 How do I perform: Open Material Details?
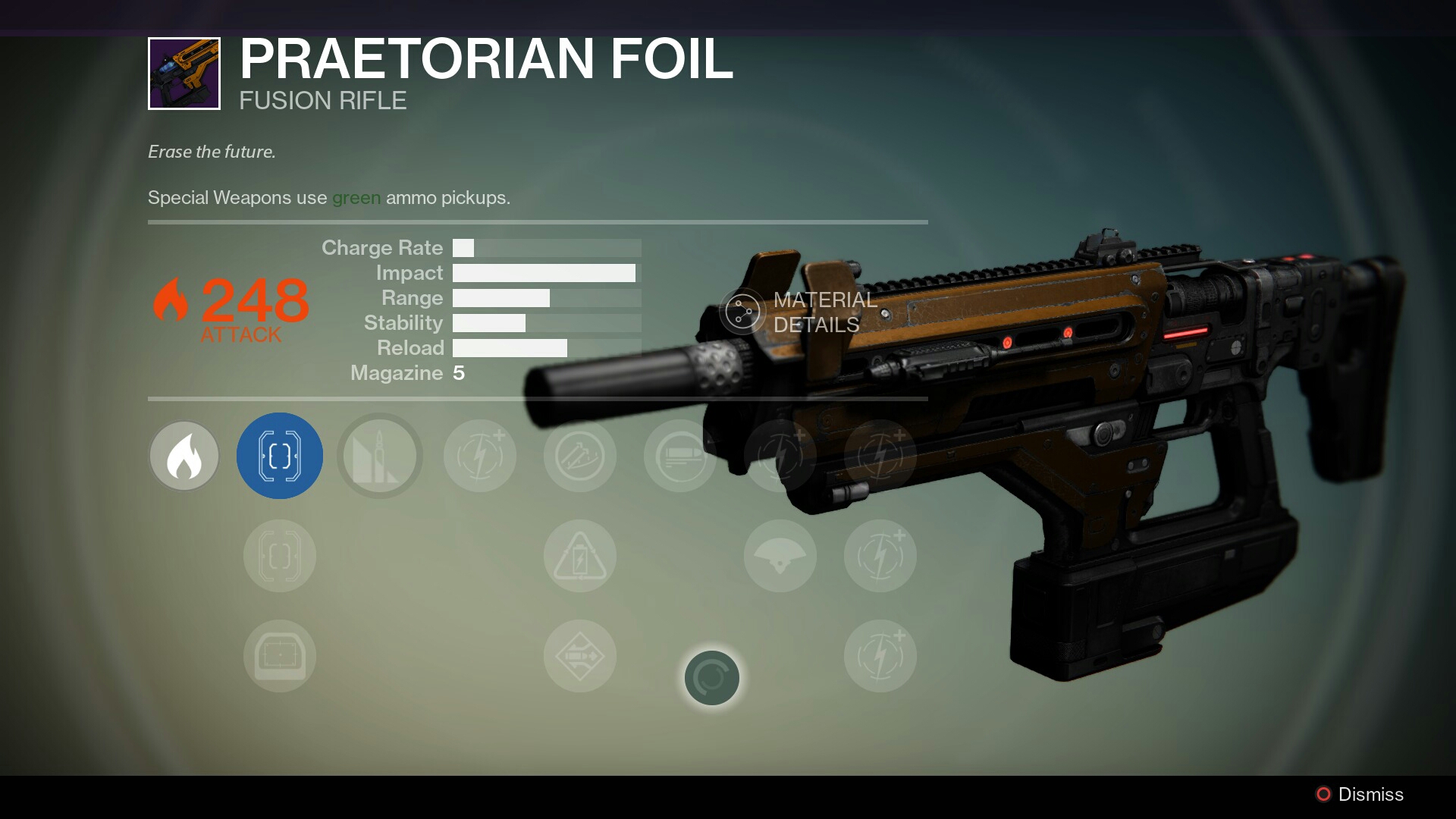click(x=800, y=312)
